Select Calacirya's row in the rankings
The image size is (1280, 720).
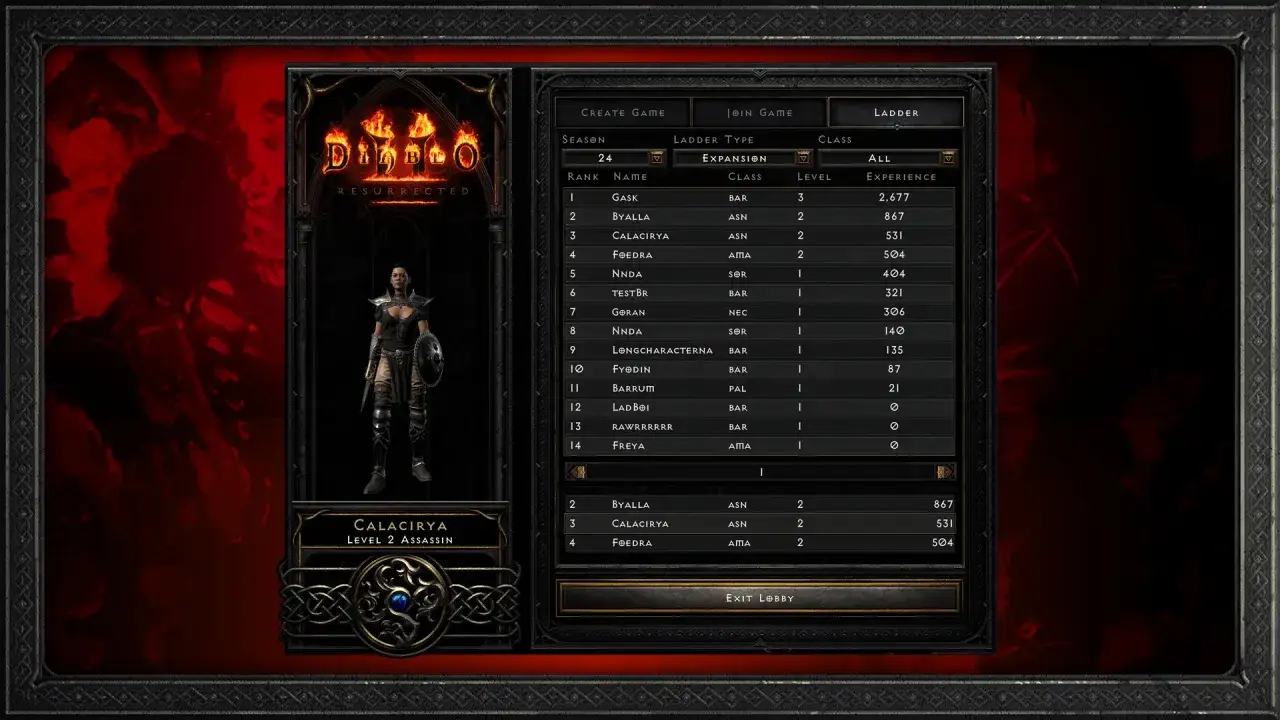[x=760, y=235]
